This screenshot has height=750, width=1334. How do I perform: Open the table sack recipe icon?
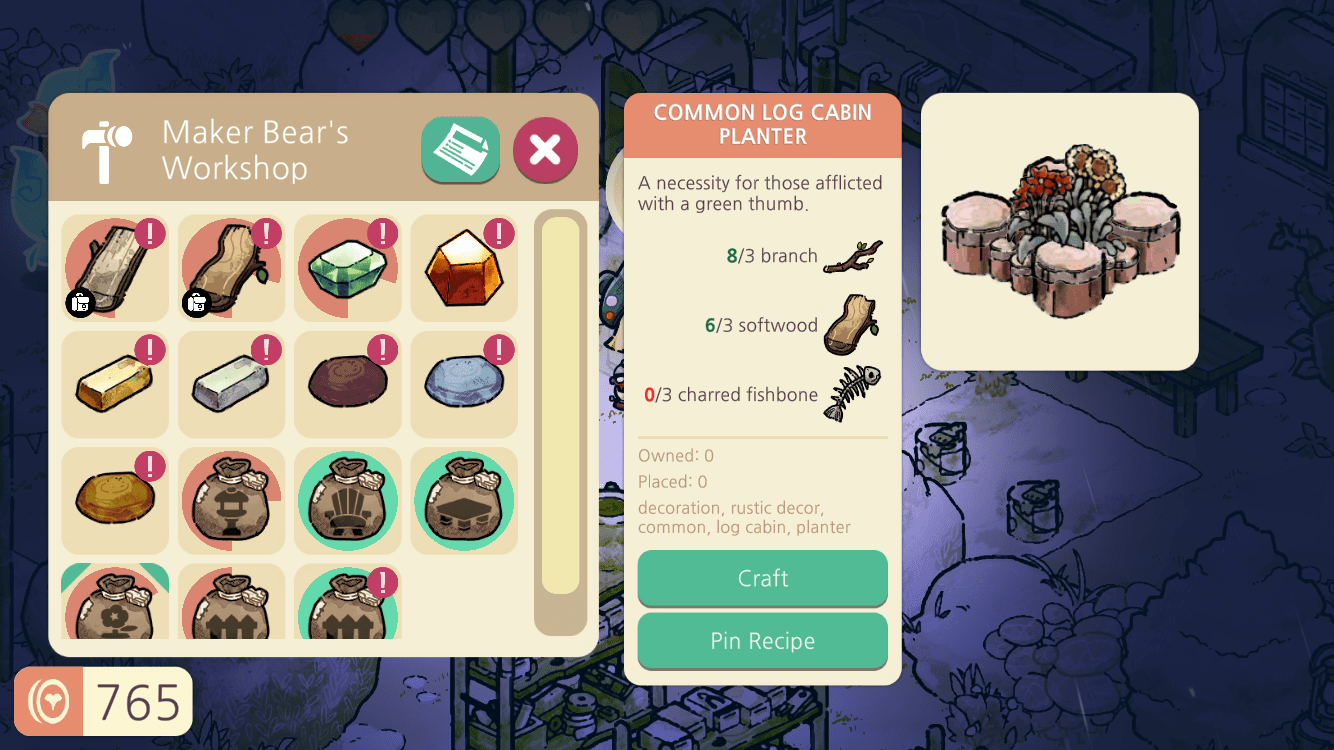(x=463, y=500)
